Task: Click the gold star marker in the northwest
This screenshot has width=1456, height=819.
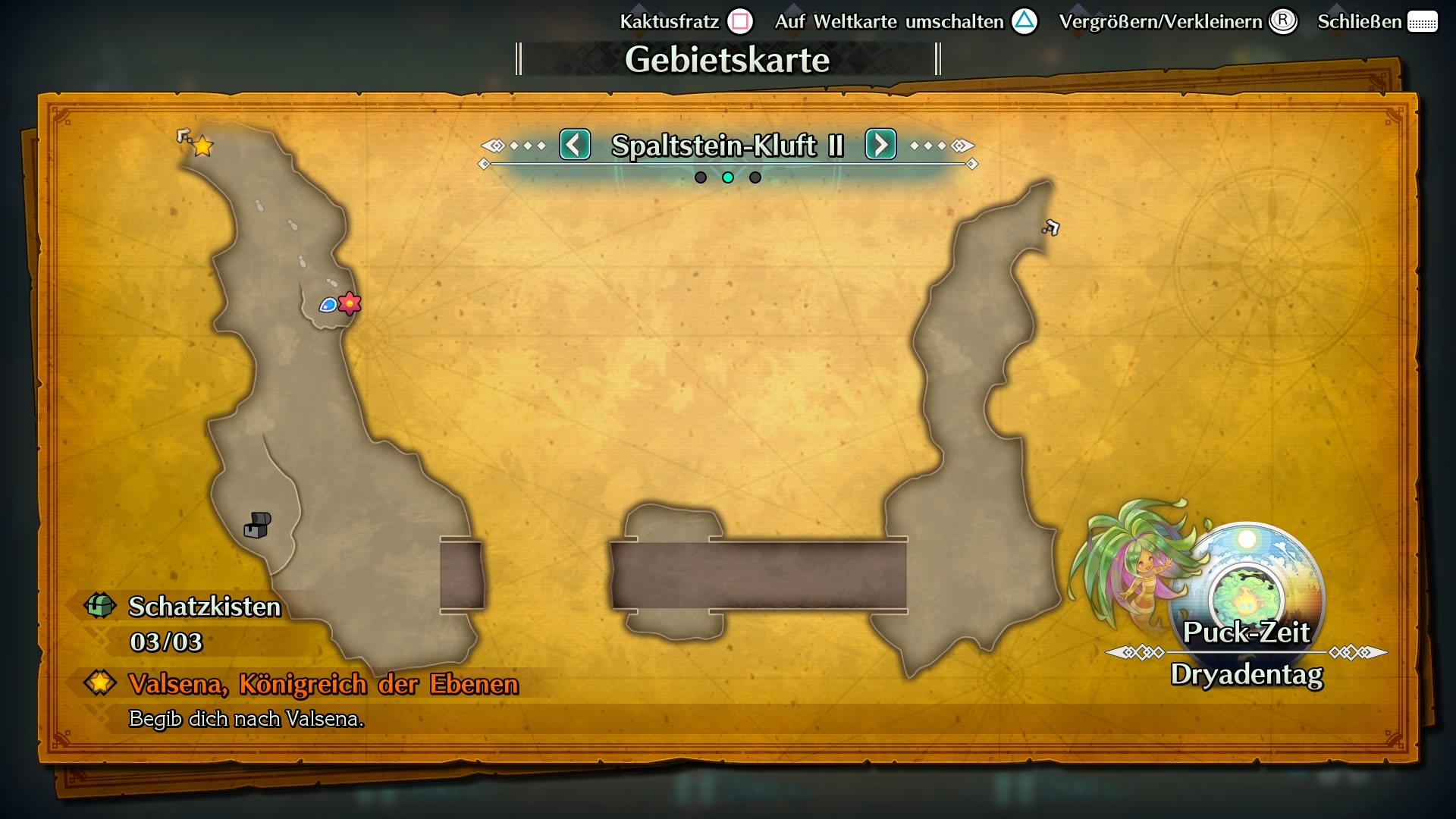Action: pos(201,146)
